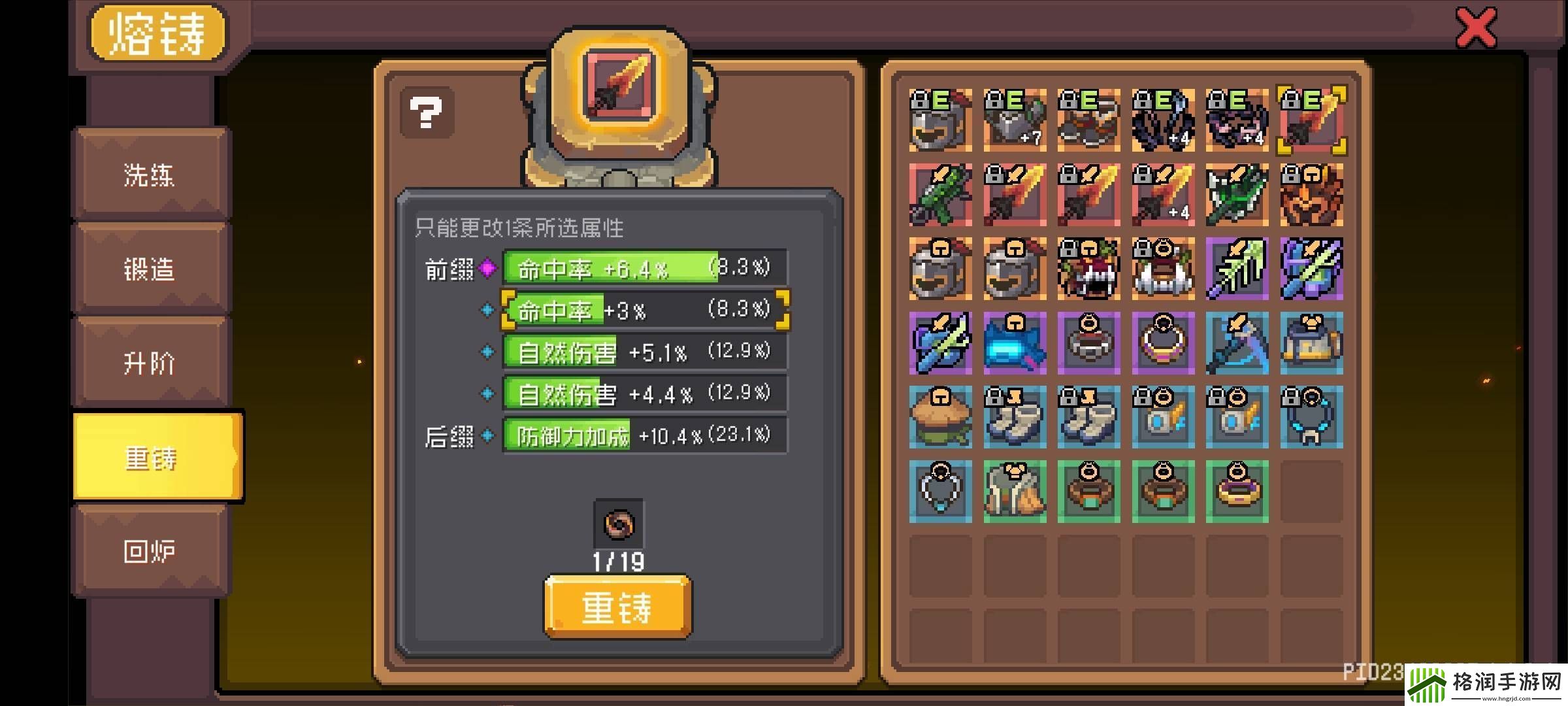The width and height of the screenshot is (1568, 706).
Task: Pick the red fanged monster helmet
Action: point(1088,269)
